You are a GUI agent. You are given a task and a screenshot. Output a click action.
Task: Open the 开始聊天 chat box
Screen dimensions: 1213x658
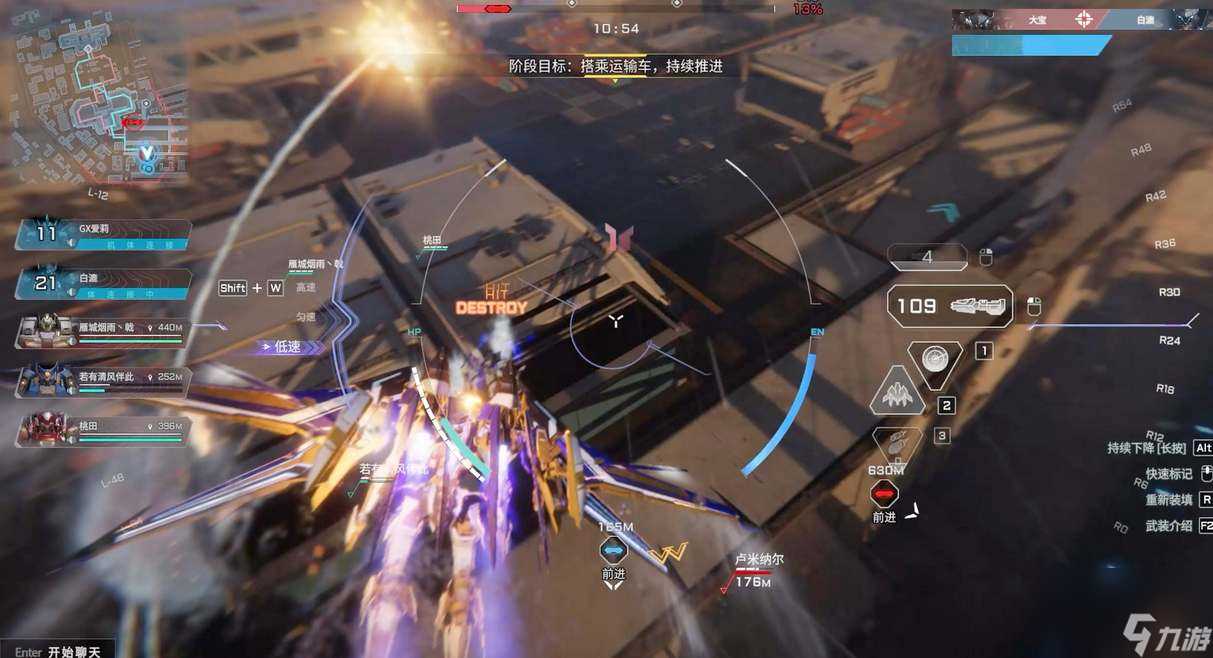pyautogui.click(x=58, y=651)
